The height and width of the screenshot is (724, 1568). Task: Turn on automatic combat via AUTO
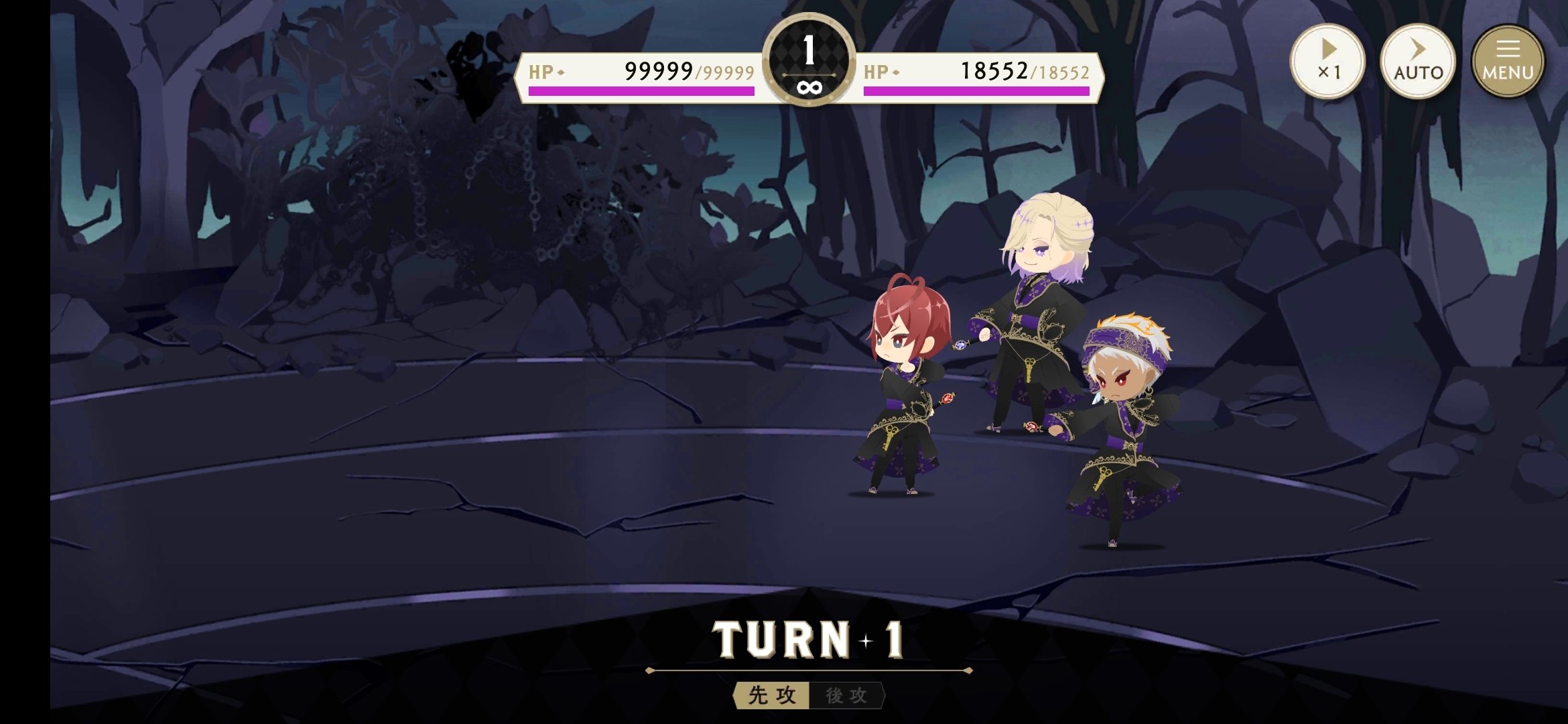[1418, 62]
